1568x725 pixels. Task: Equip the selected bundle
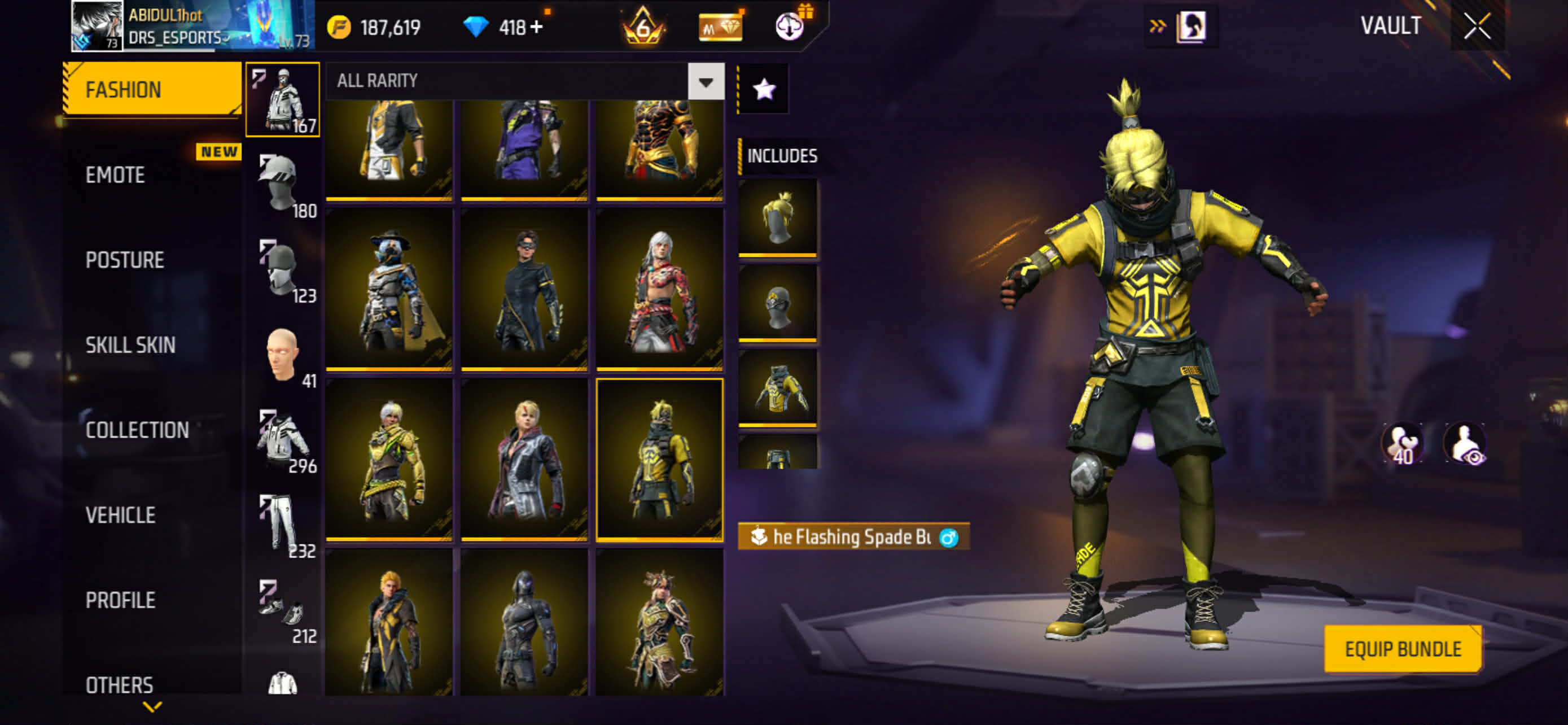pos(1403,649)
